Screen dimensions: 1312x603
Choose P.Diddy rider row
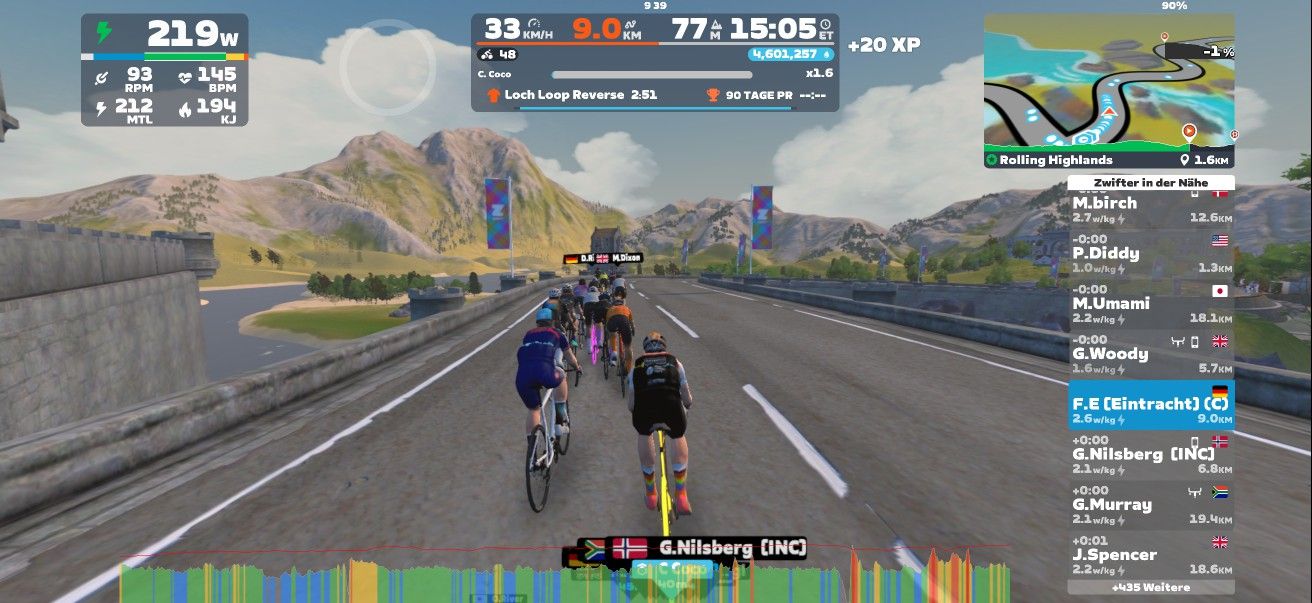point(1150,255)
